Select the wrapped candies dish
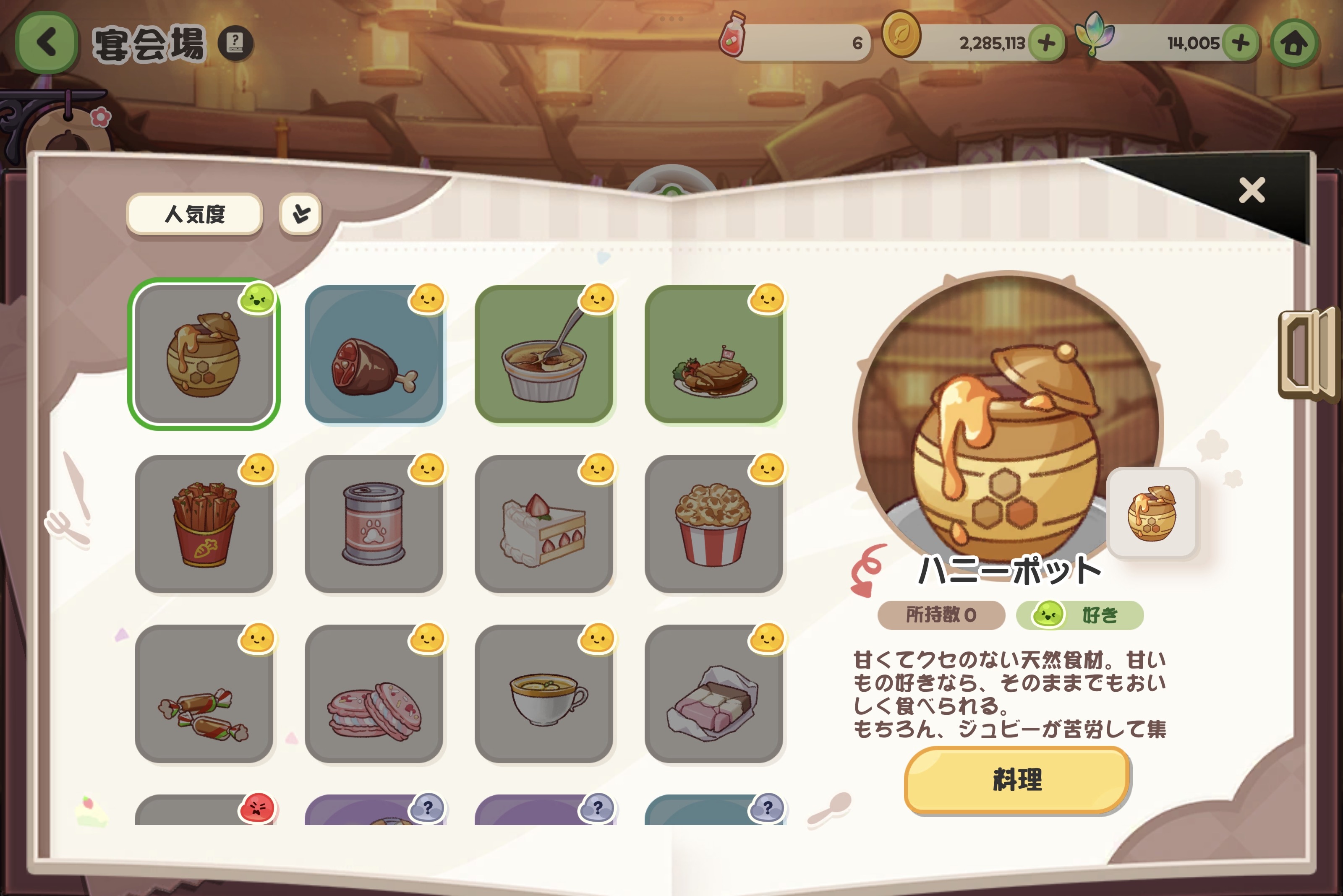The width and height of the screenshot is (1343, 896). click(x=204, y=694)
